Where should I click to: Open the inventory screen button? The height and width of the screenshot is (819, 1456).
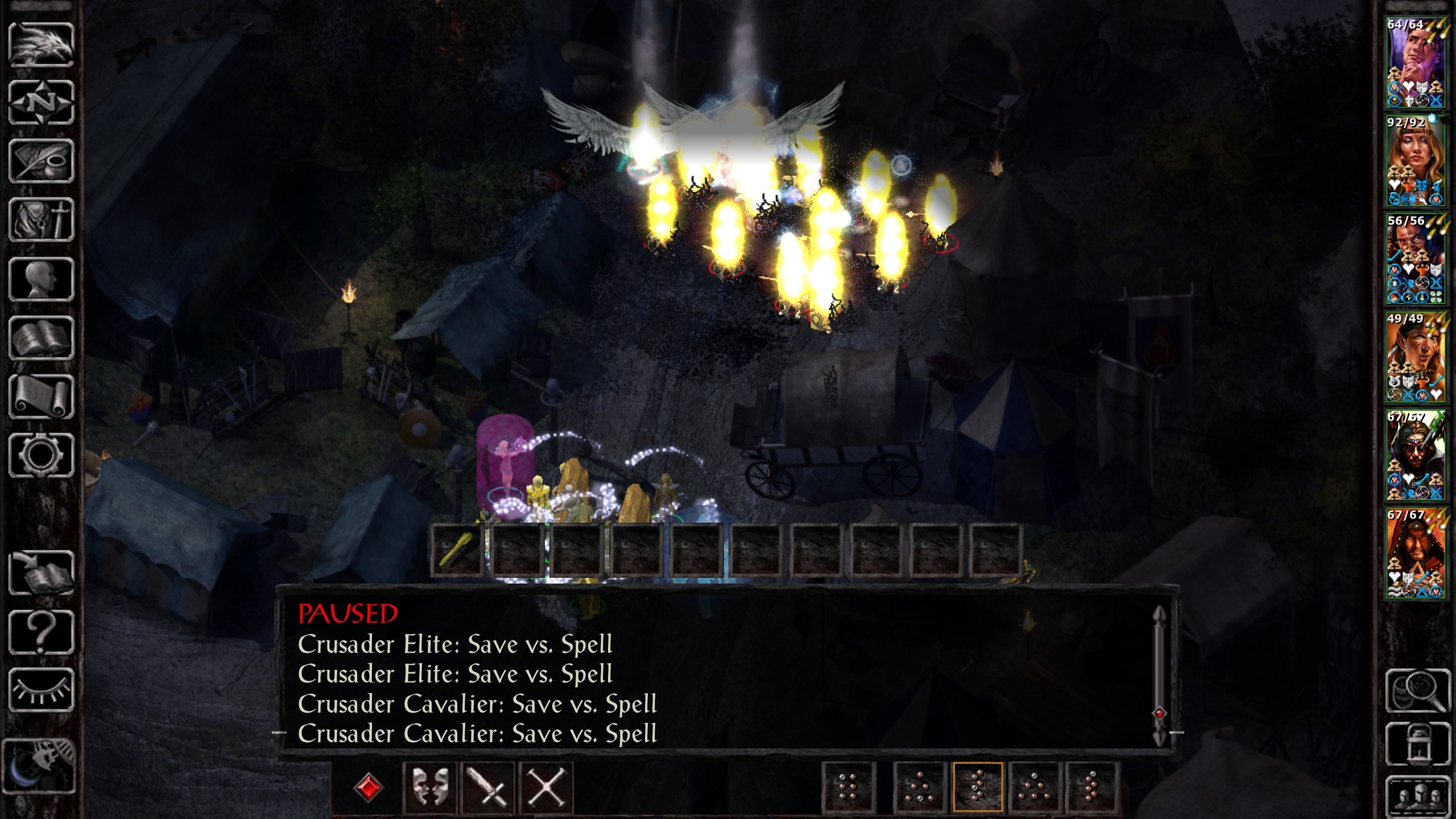coord(42,220)
